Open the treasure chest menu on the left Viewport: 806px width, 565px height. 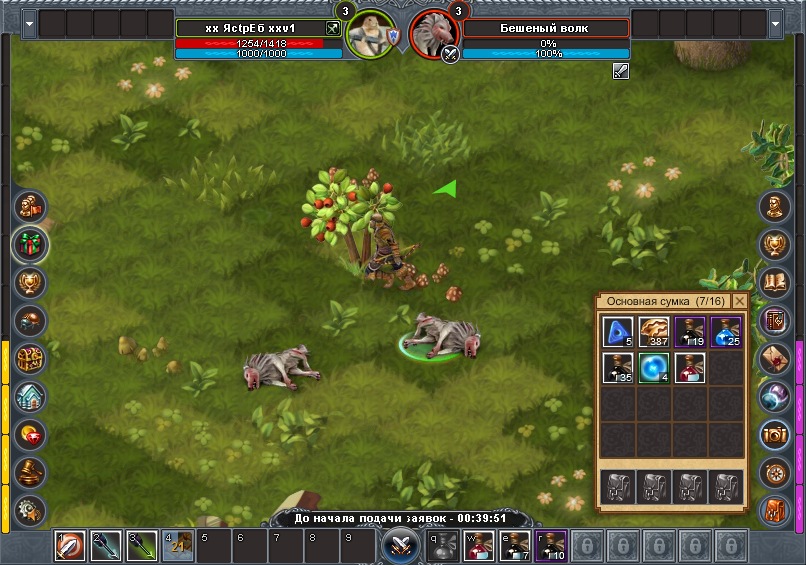pyautogui.click(x=30, y=359)
